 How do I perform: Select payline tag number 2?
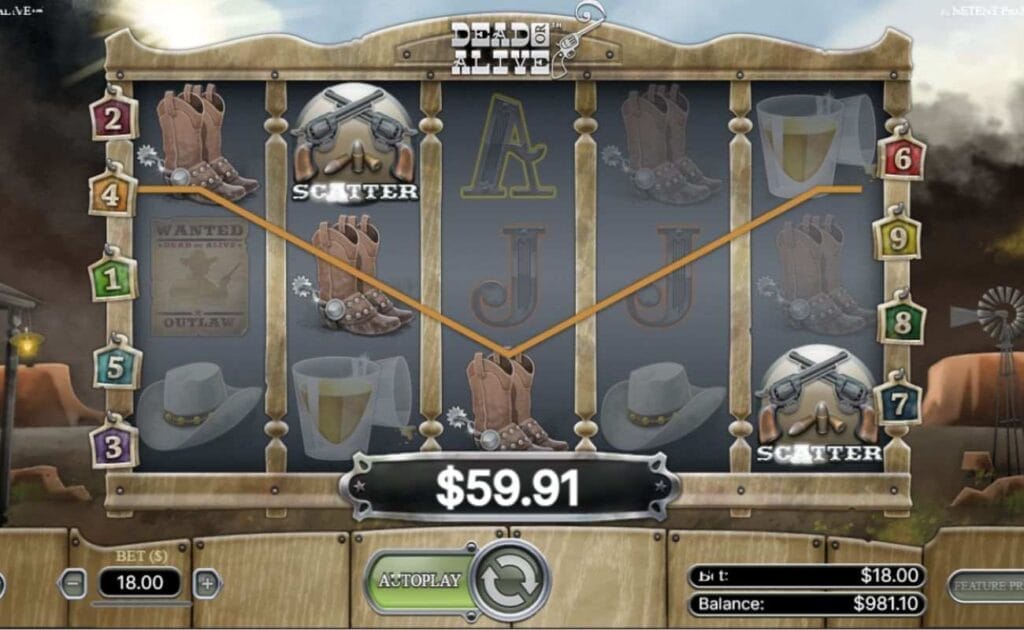click(113, 119)
